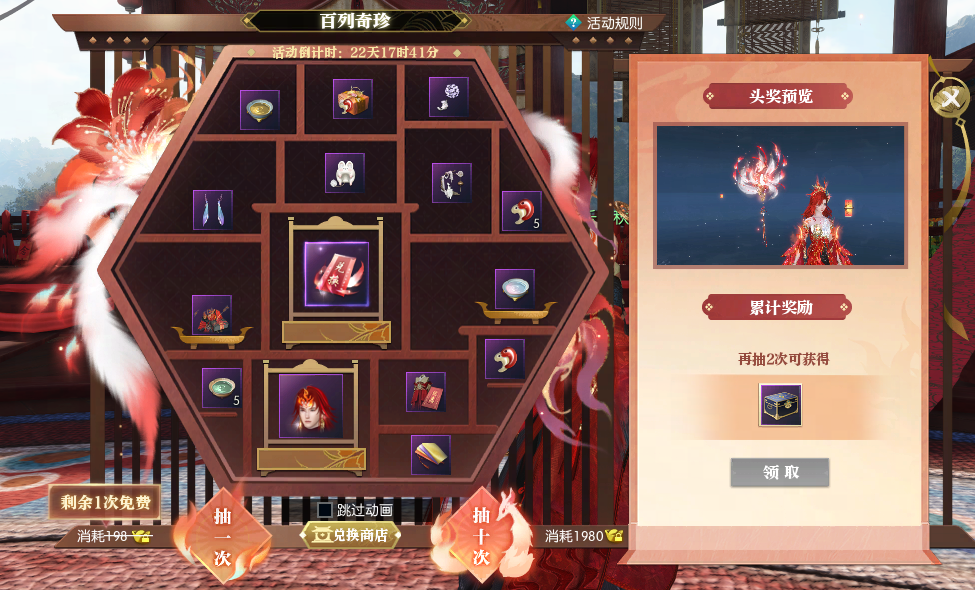
Task: Draw ten times with 抽十次
Action: point(481,537)
